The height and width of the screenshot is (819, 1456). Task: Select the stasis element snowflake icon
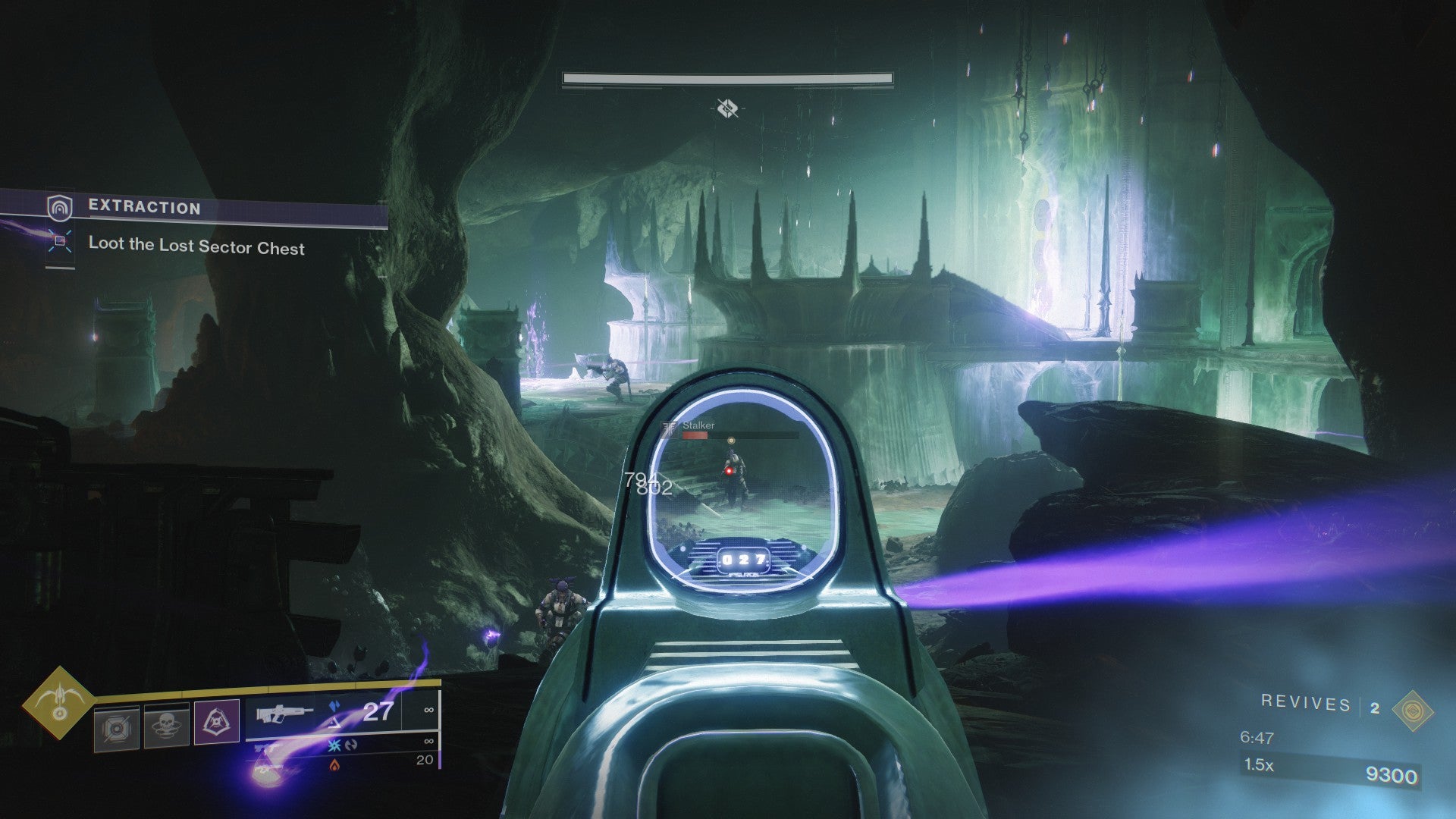tap(334, 747)
